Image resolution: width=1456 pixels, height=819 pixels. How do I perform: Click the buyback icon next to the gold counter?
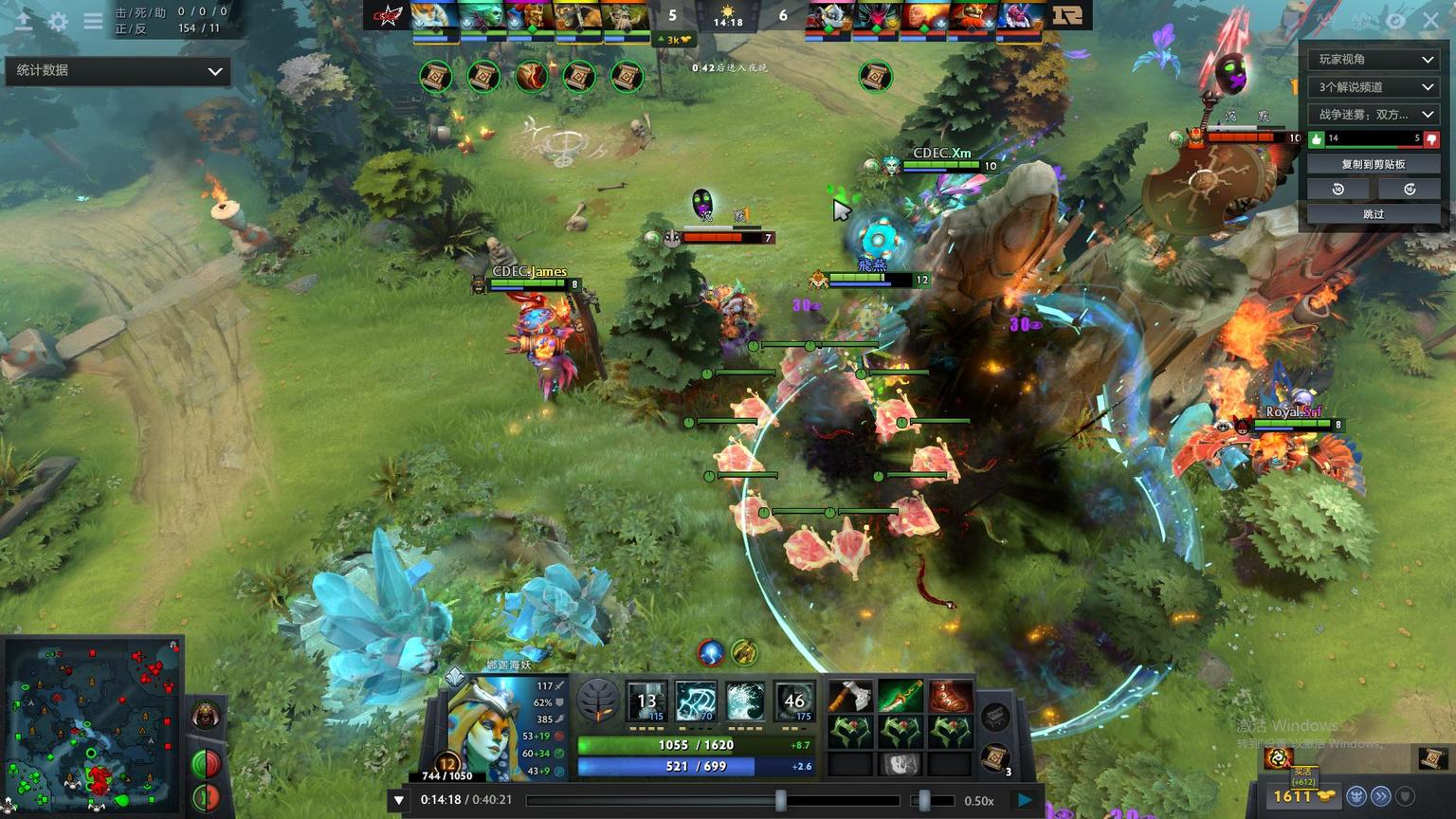[x=1279, y=759]
